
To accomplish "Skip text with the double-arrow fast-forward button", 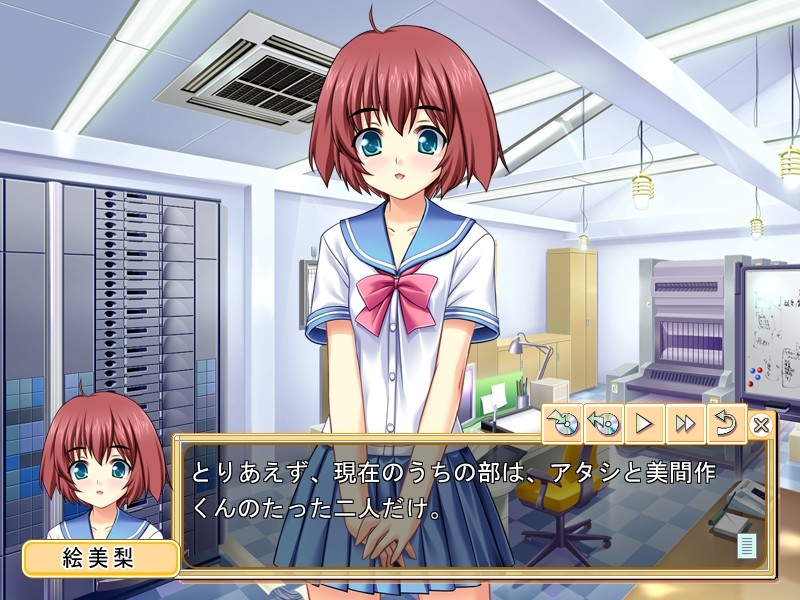I will [685, 424].
